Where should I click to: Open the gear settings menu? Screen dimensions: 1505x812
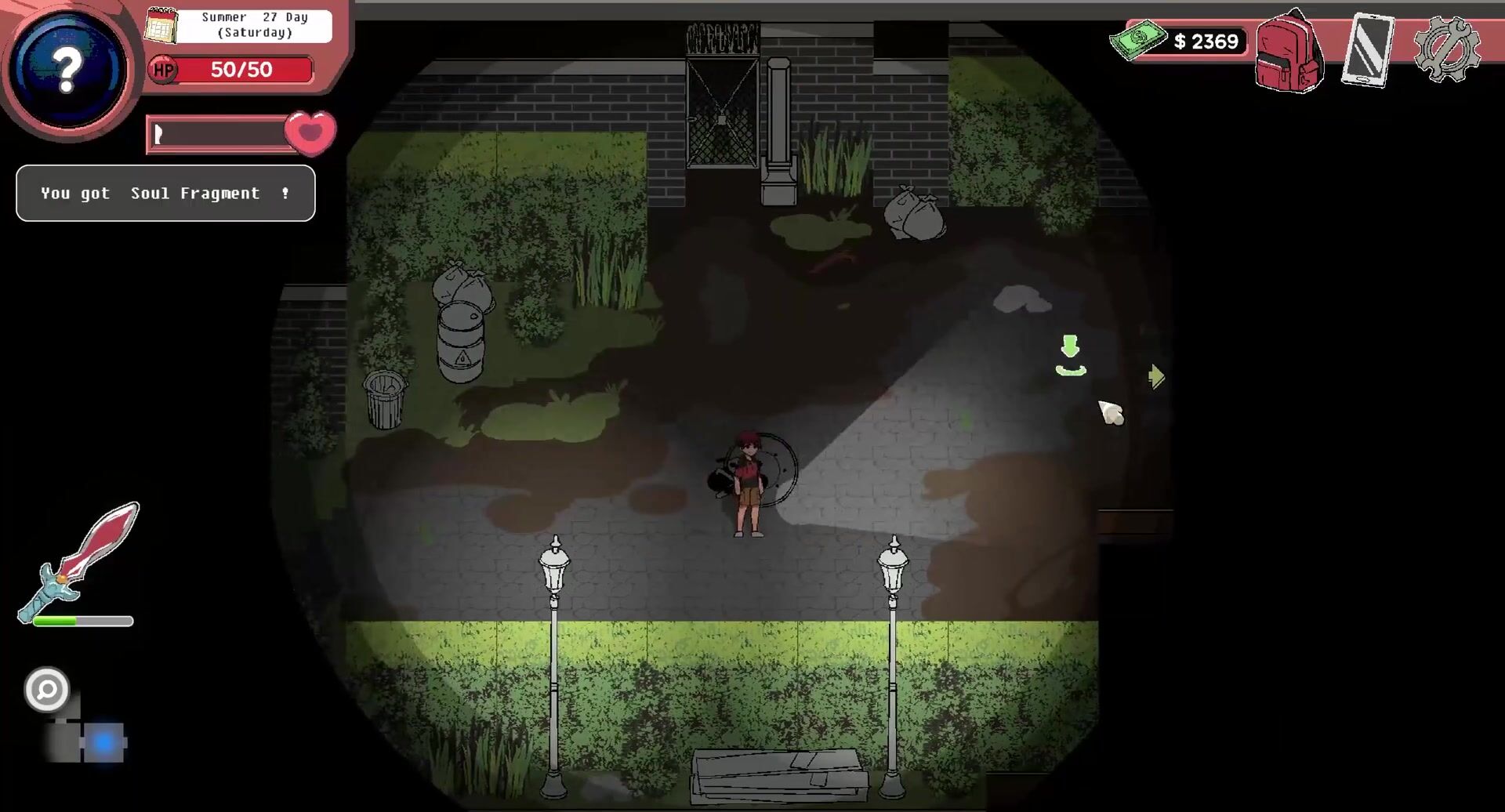tap(1447, 49)
